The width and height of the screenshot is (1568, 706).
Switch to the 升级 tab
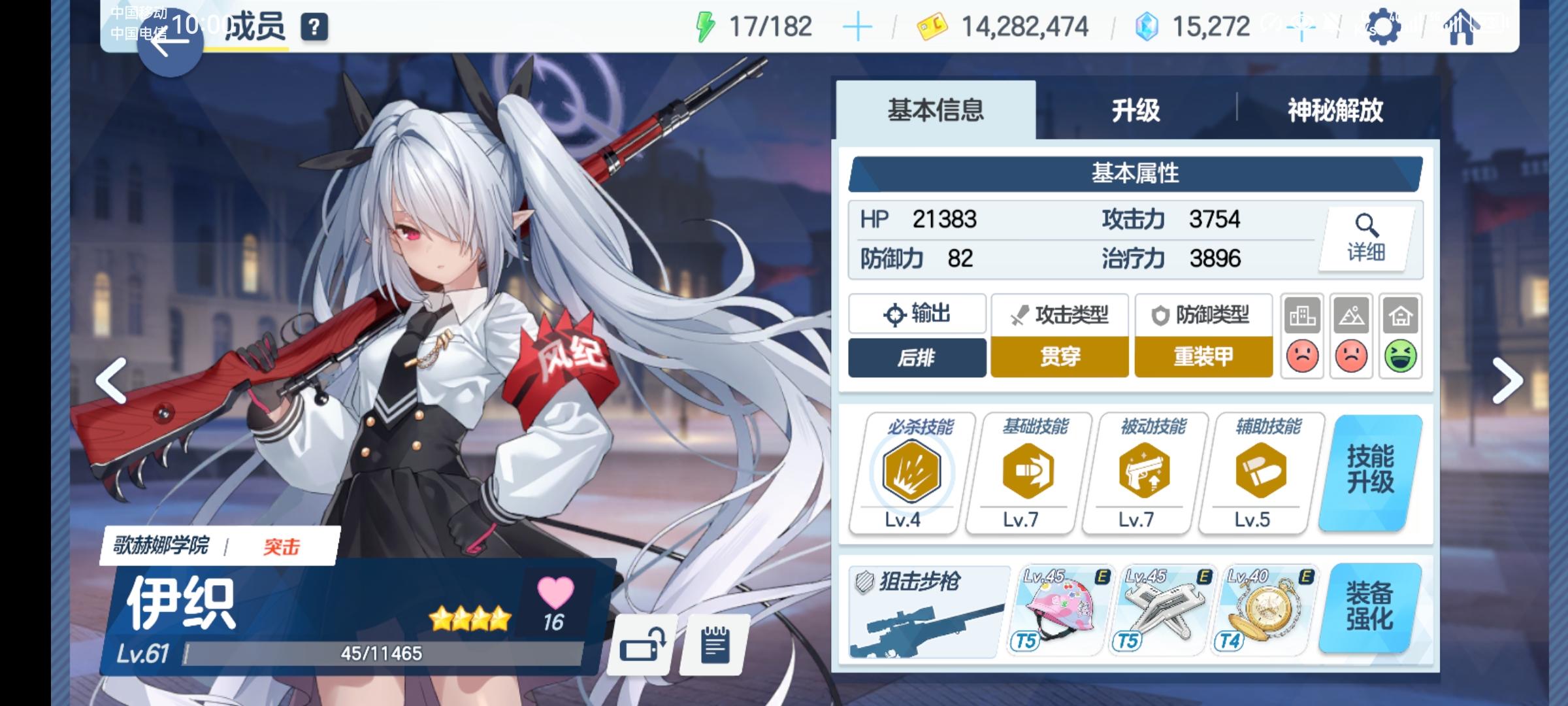coord(1135,111)
